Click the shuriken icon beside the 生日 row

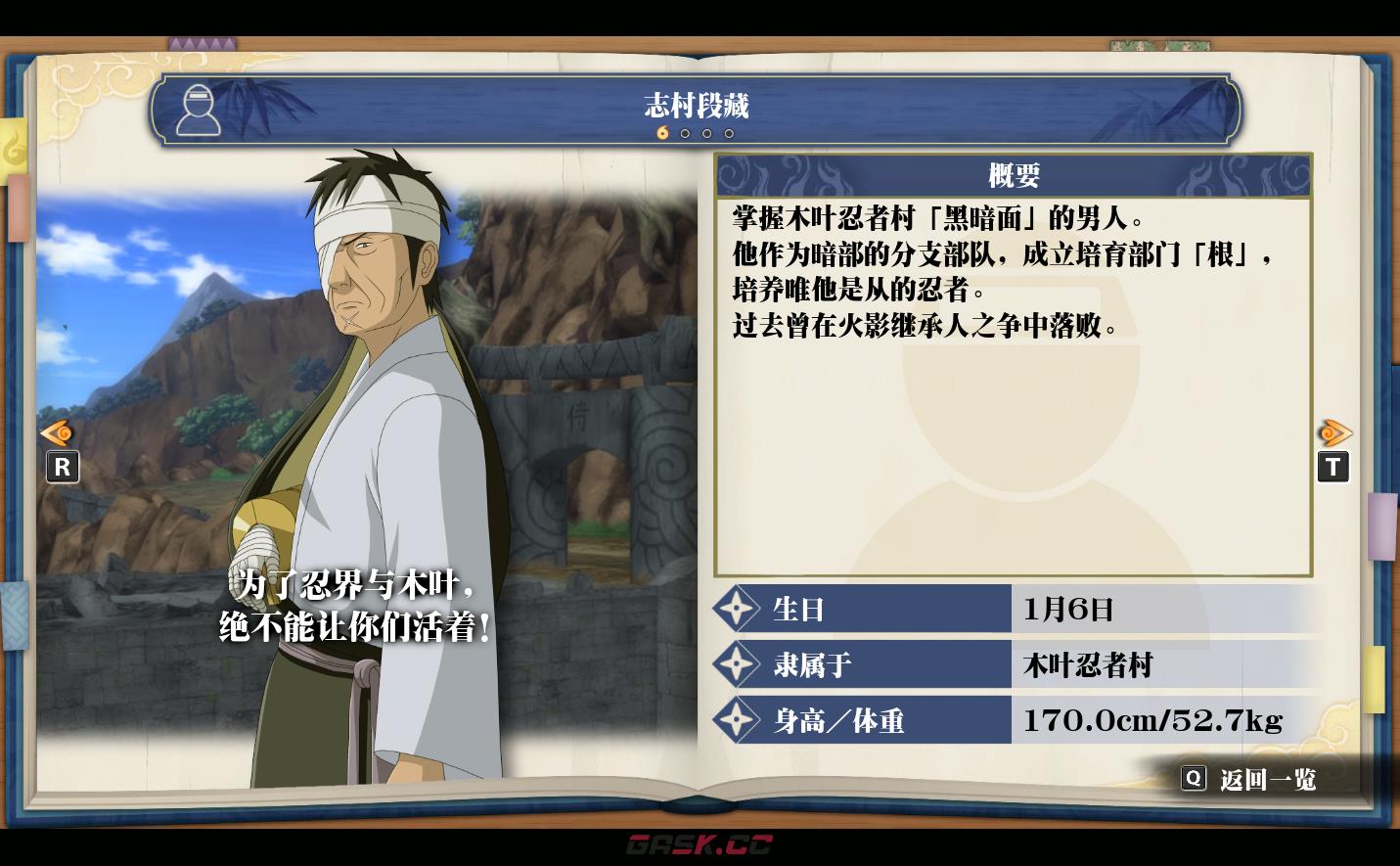pyautogui.click(x=736, y=609)
